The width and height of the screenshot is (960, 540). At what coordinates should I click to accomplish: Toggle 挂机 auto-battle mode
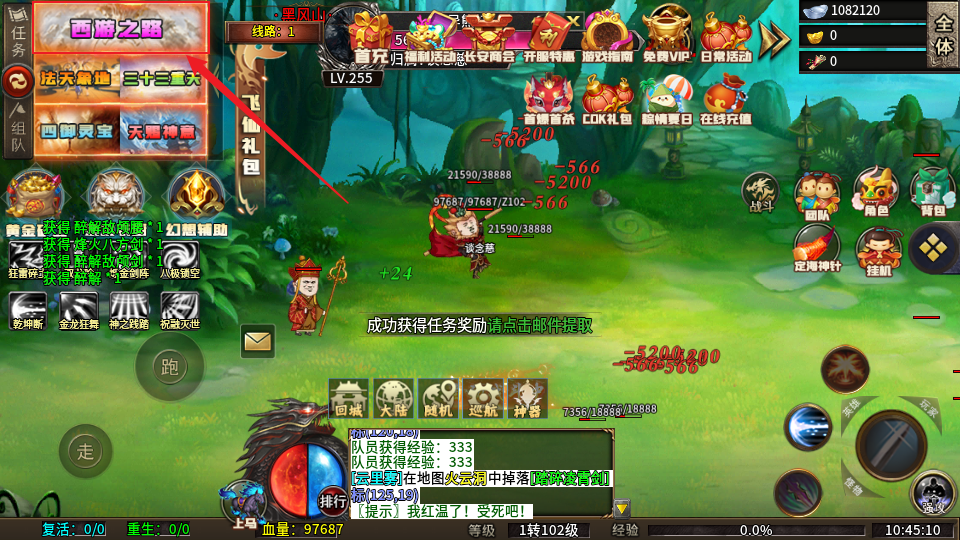pyautogui.click(x=879, y=251)
